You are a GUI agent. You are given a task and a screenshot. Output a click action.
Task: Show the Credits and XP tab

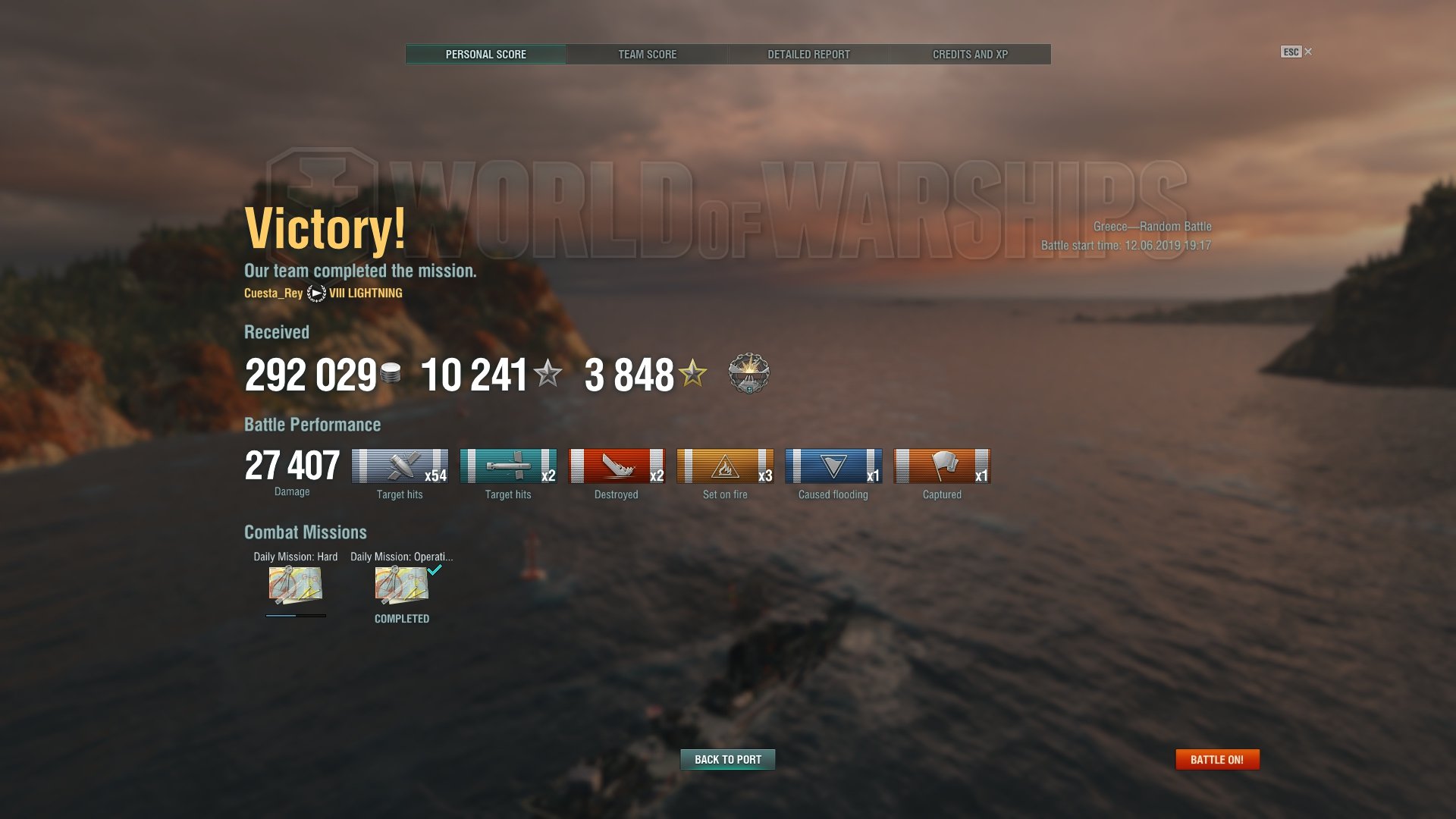click(970, 55)
